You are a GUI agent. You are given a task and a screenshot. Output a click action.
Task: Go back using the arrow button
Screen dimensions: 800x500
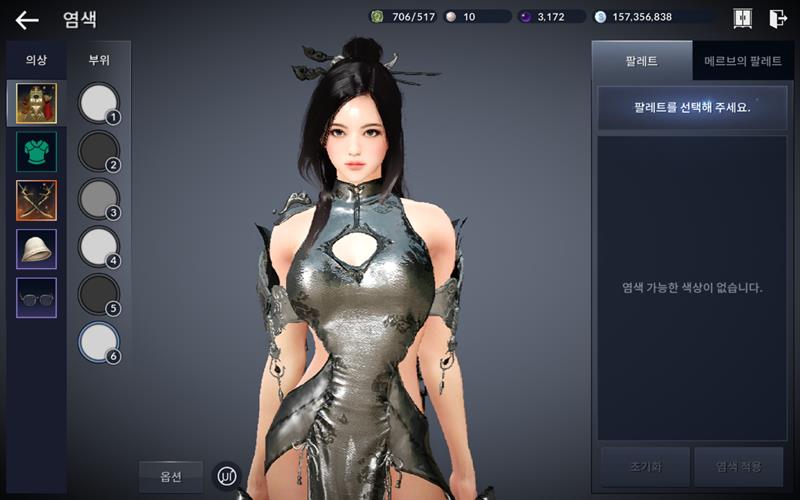(x=27, y=19)
